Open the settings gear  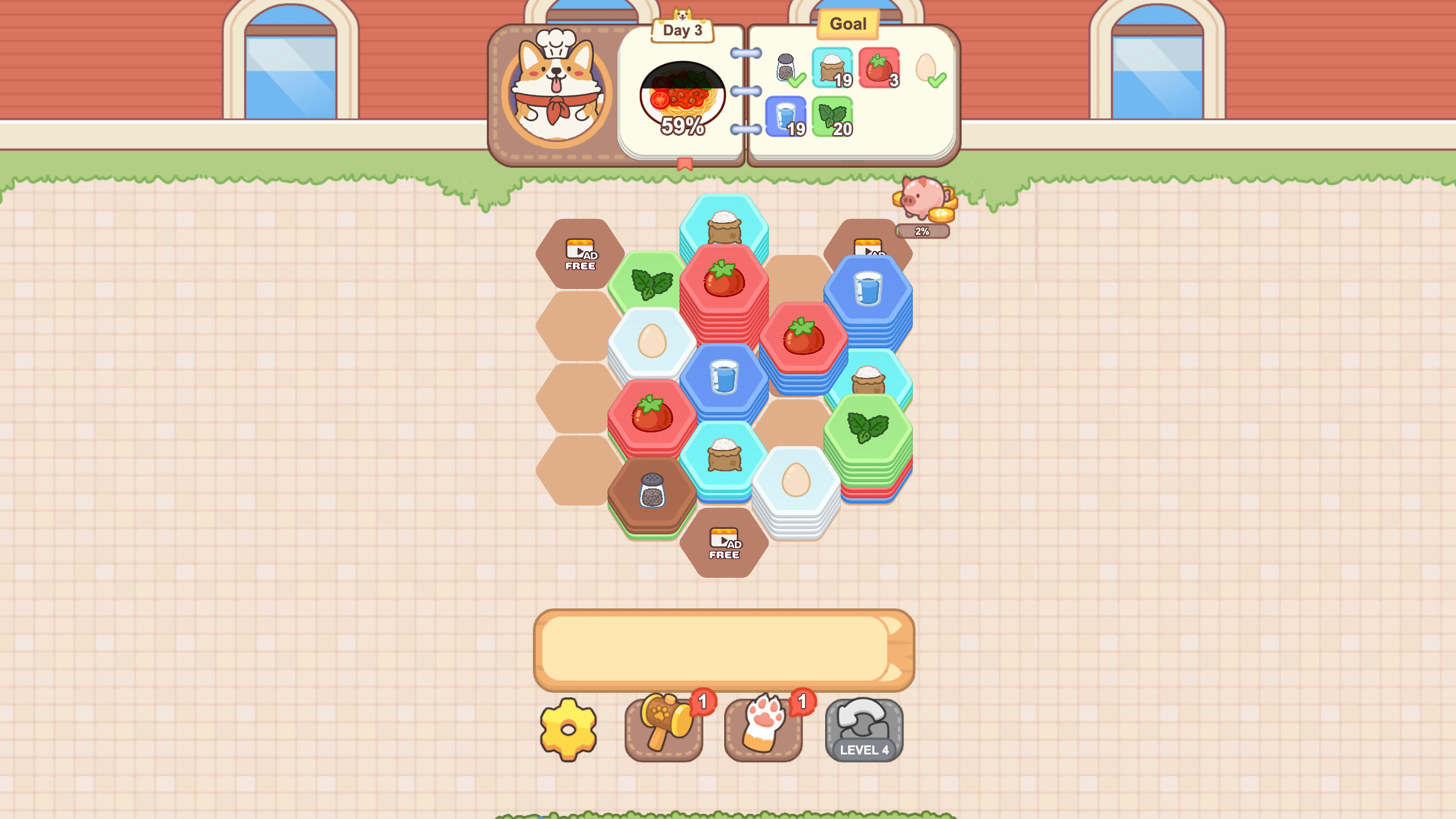click(x=567, y=729)
